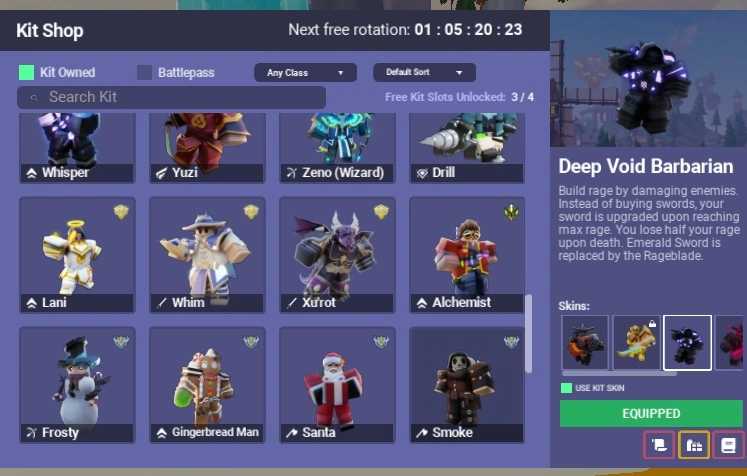Toggle the Kit Owned filter checkbox
Screen dimensions: 747x476
[27, 73]
